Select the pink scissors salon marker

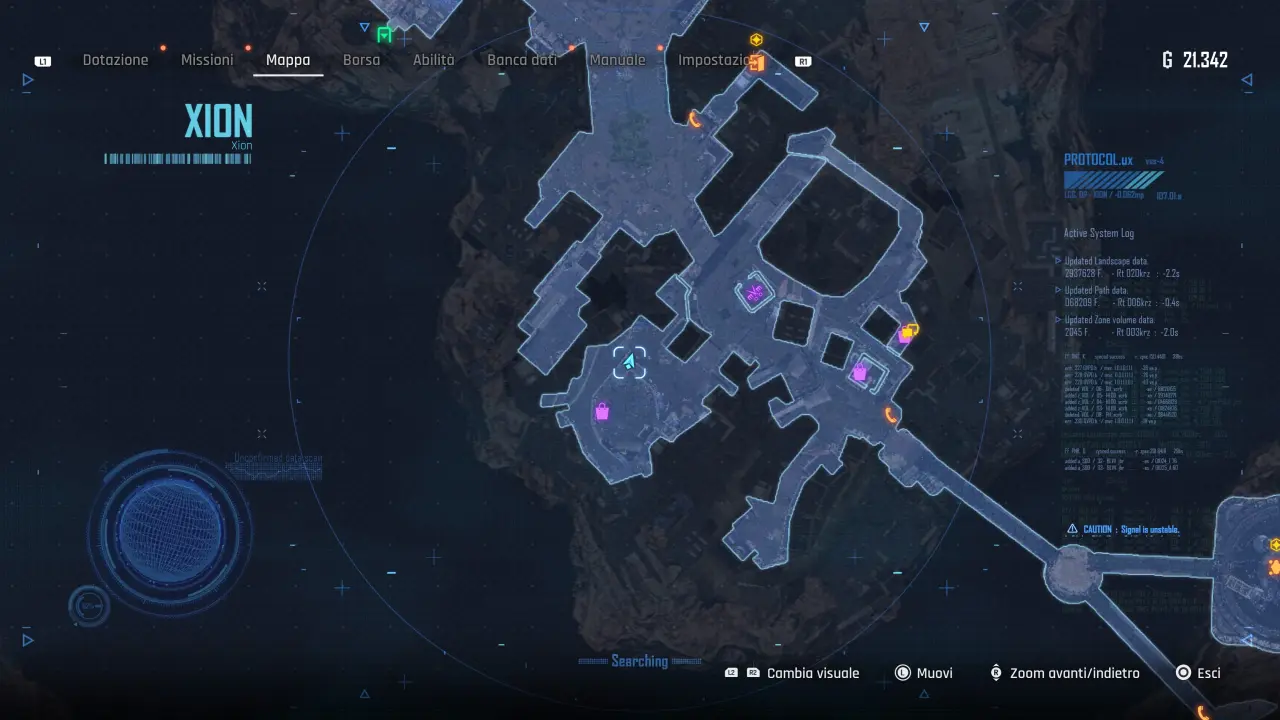755,293
